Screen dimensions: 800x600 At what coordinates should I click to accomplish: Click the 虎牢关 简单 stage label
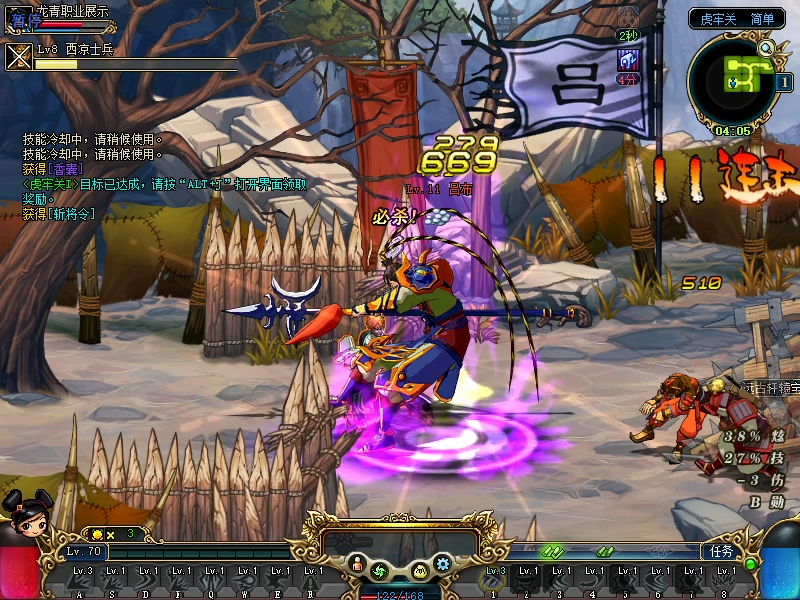736,18
